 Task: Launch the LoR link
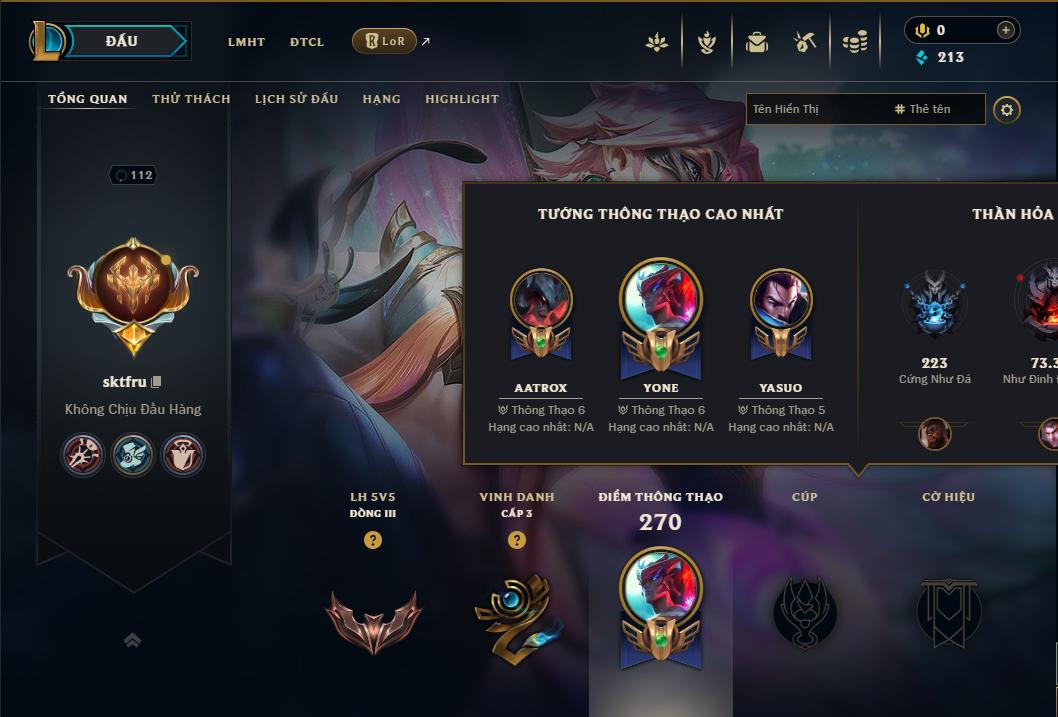385,41
